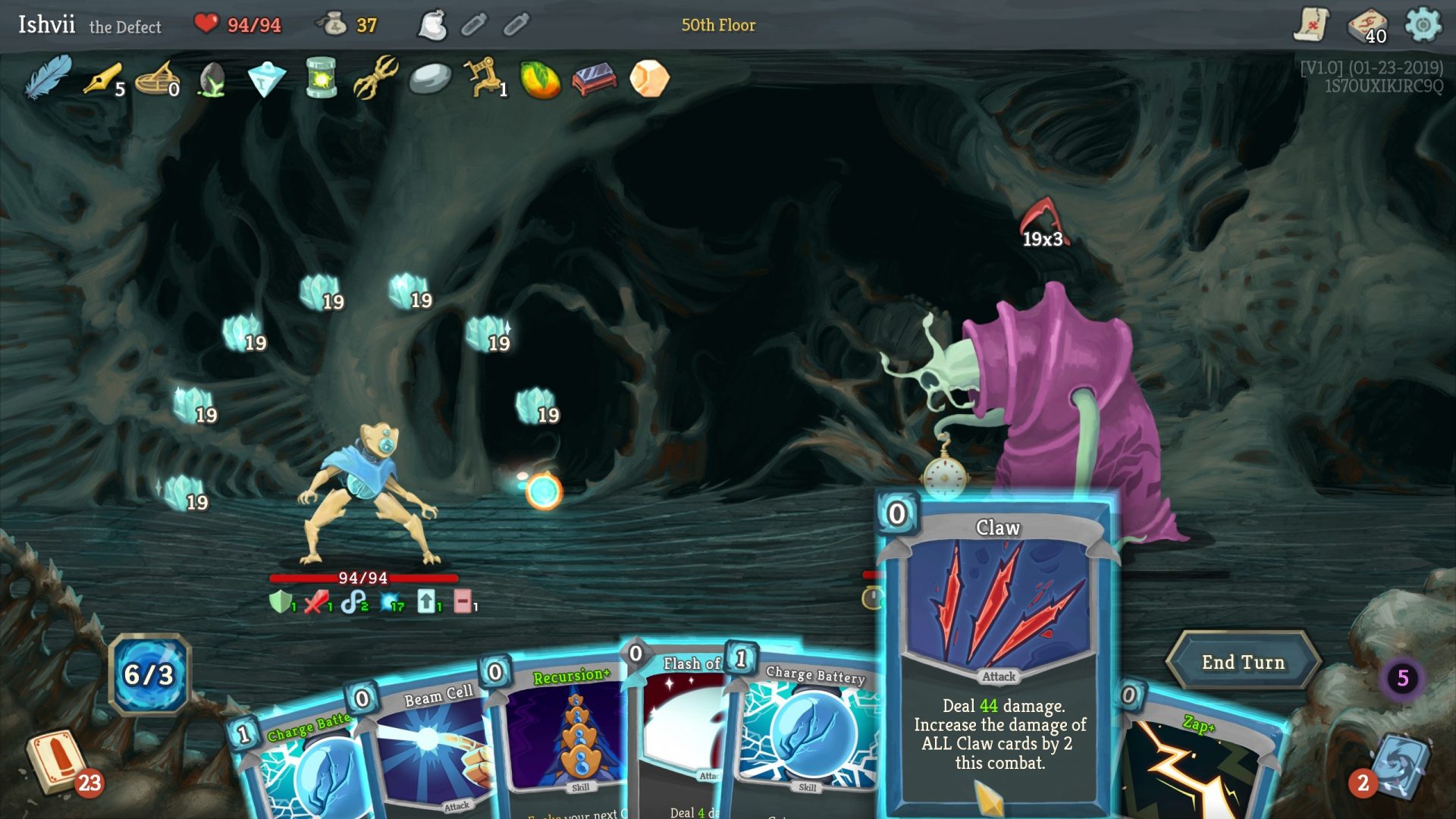Image resolution: width=1456 pixels, height=819 pixels.
Task: Inspect the smooth gray stone relic
Action: coord(430,78)
